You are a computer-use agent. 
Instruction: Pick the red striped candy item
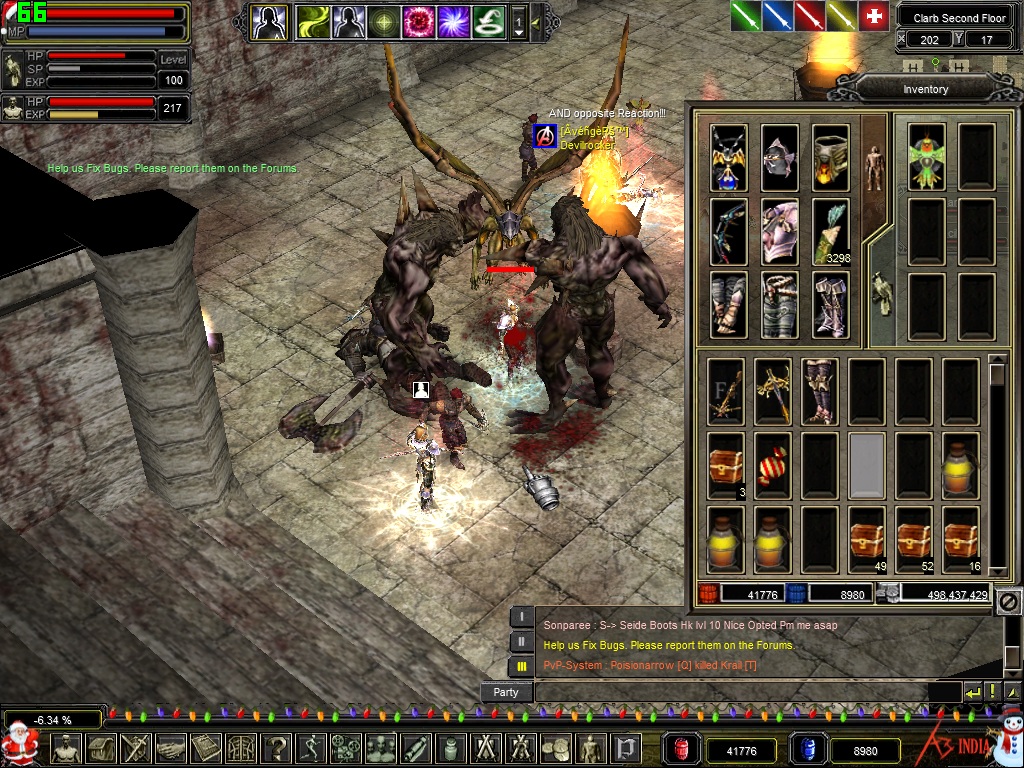[x=772, y=466]
